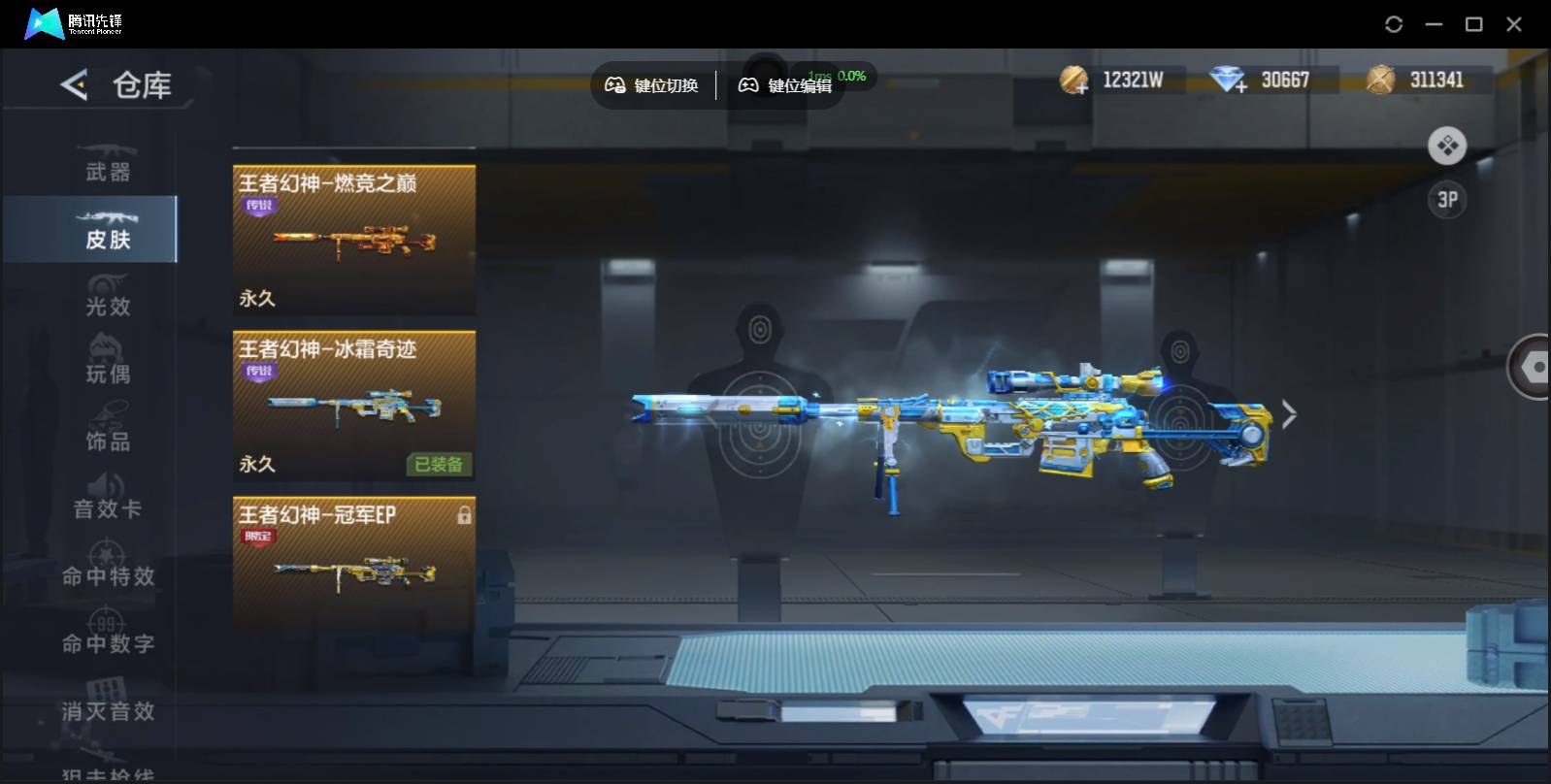Maximize the Tencent Pioneer window
This screenshot has width=1551, height=784.
(1473, 24)
